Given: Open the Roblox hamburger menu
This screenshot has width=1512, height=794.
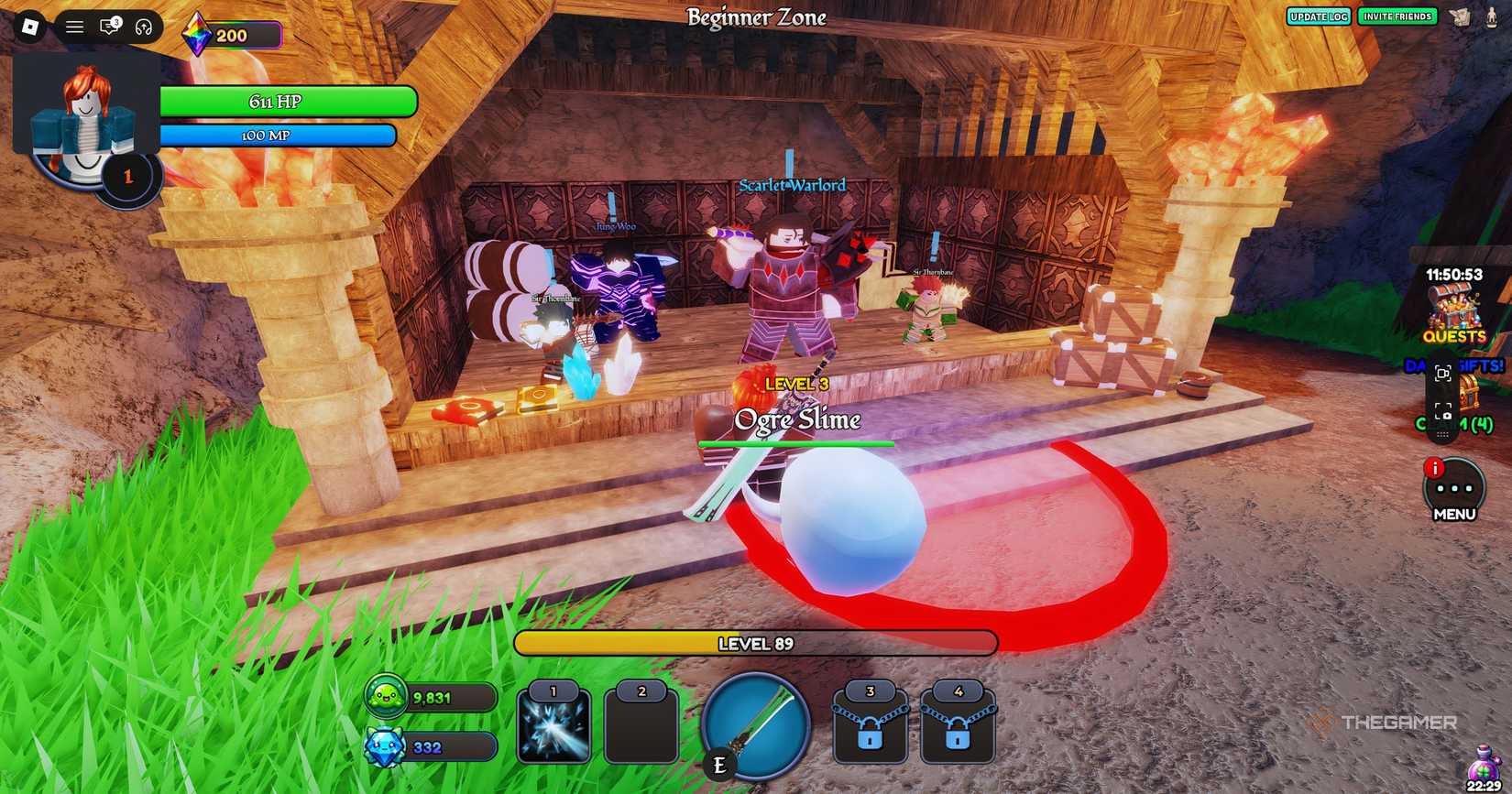Looking at the screenshot, I should [x=73, y=26].
